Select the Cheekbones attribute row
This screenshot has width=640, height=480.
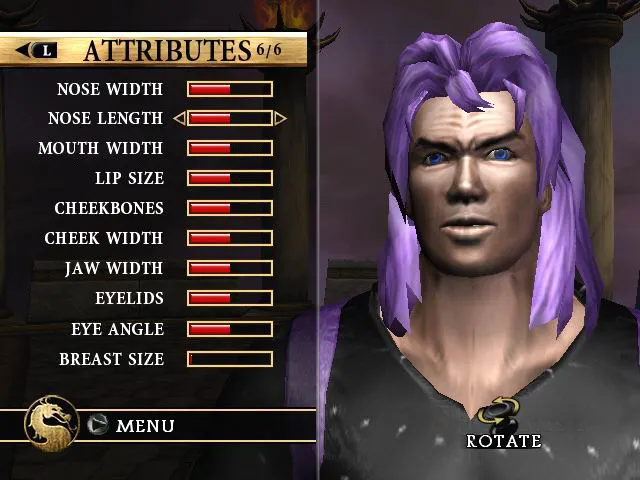109,209
